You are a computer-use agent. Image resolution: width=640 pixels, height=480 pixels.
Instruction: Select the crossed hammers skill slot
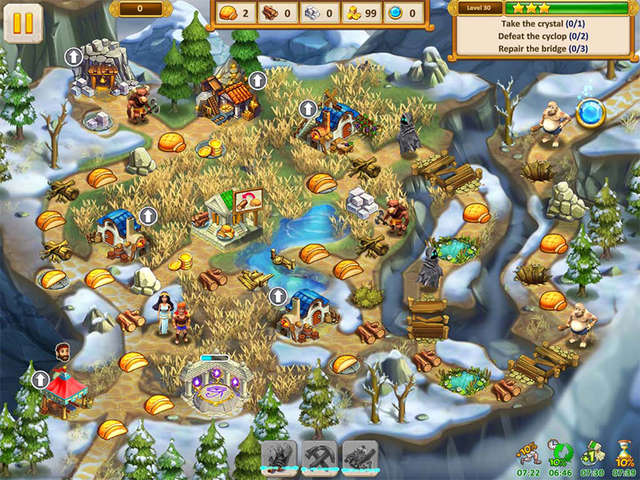320,458
